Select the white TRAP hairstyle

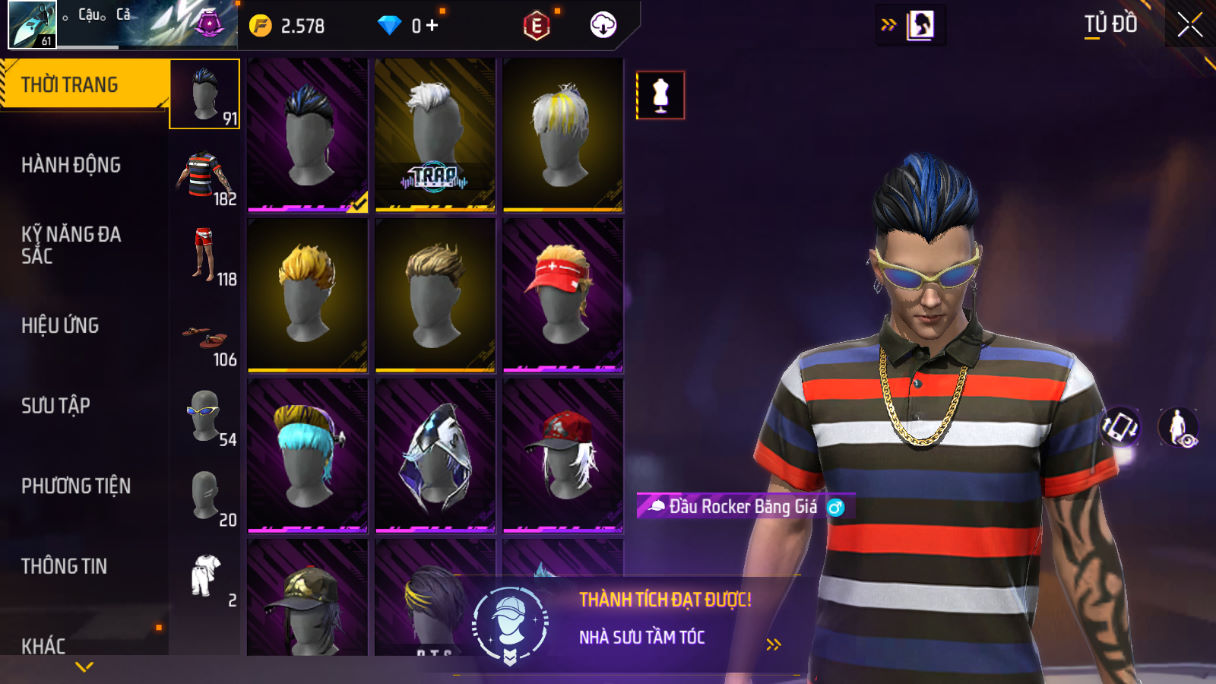pyautogui.click(x=435, y=134)
